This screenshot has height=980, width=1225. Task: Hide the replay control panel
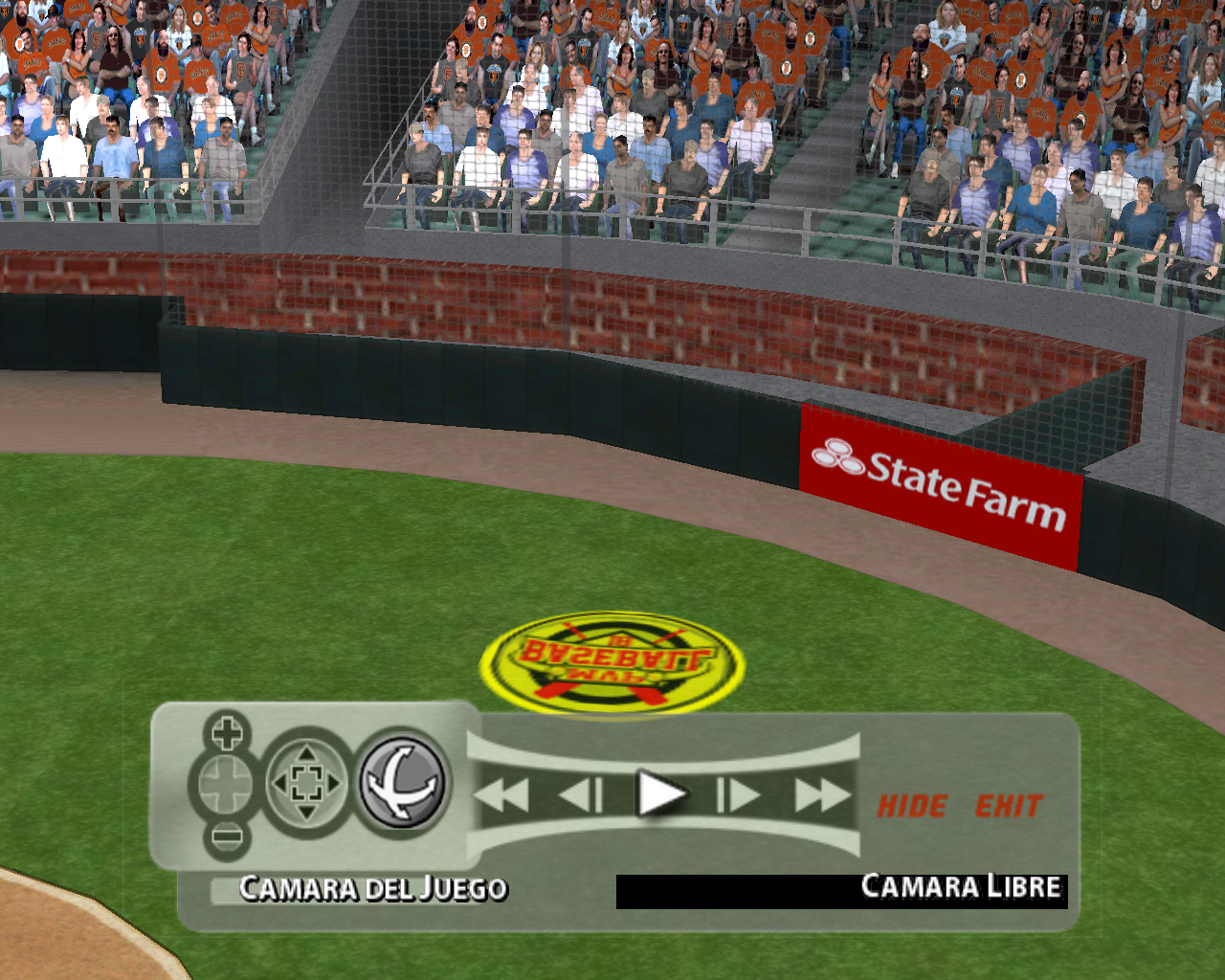[x=912, y=807]
